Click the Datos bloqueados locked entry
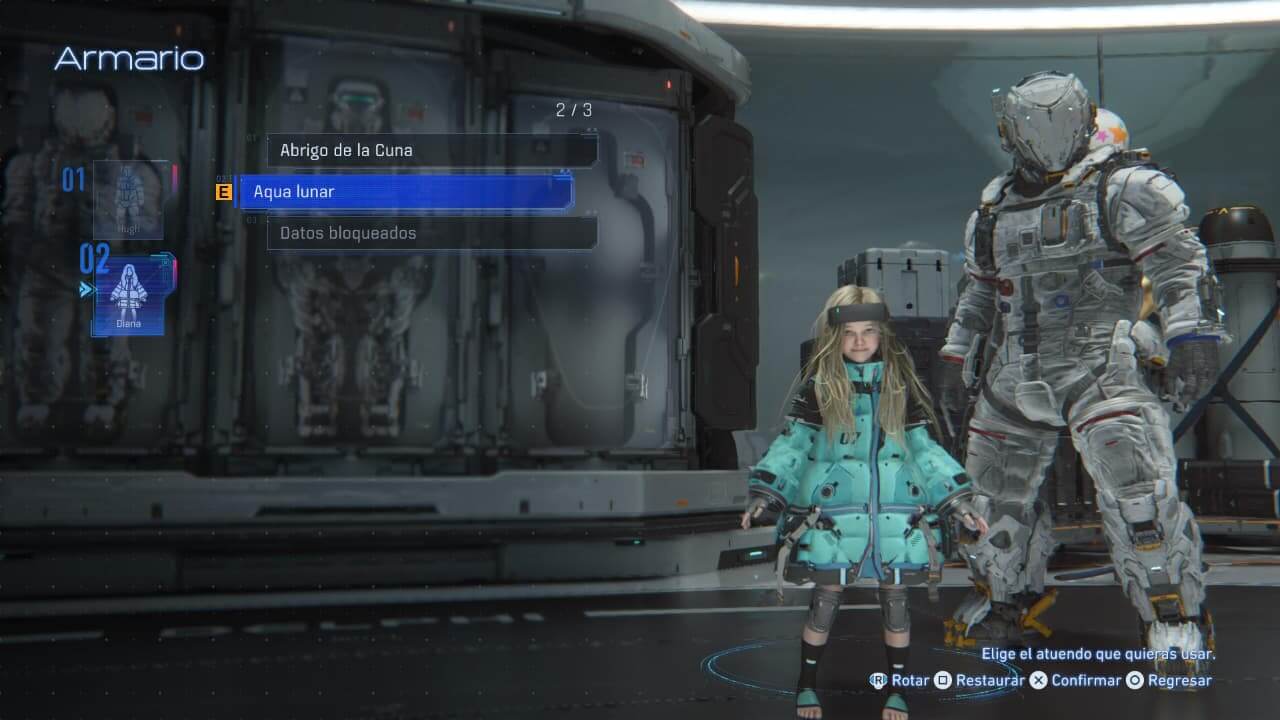1280x720 pixels. [x=431, y=233]
